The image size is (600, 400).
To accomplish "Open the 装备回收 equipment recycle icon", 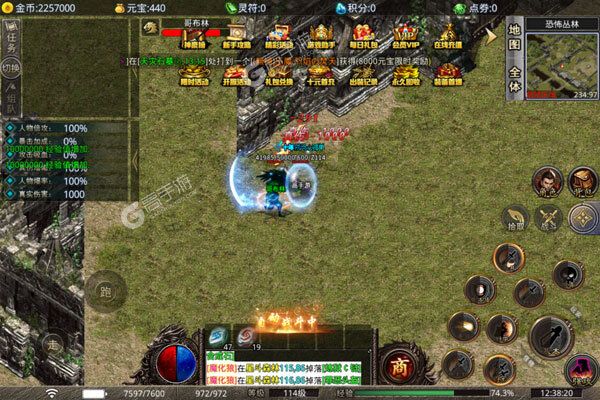I will (x=447, y=75).
